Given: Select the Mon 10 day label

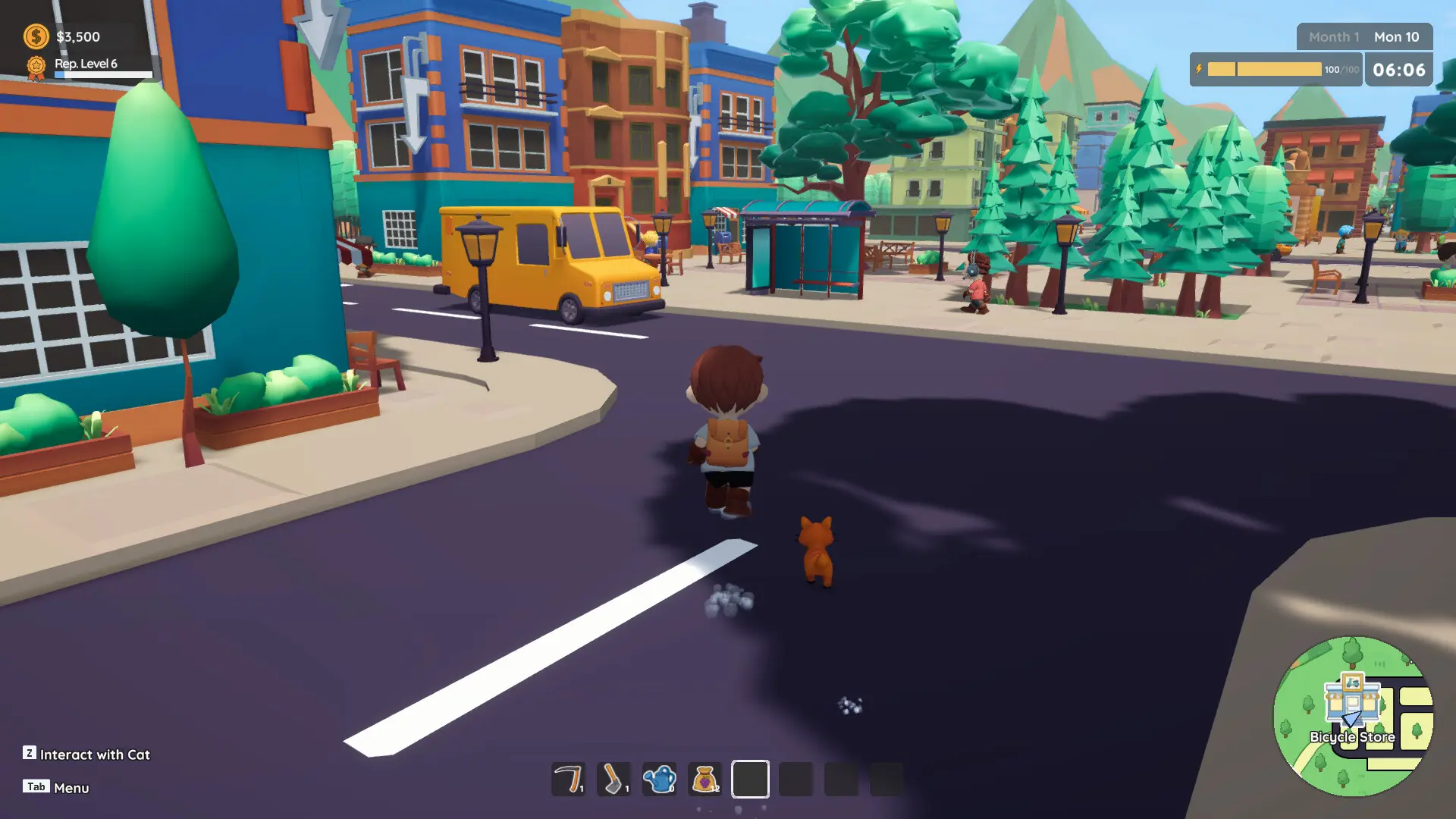Looking at the screenshot, I should 1396,36.
